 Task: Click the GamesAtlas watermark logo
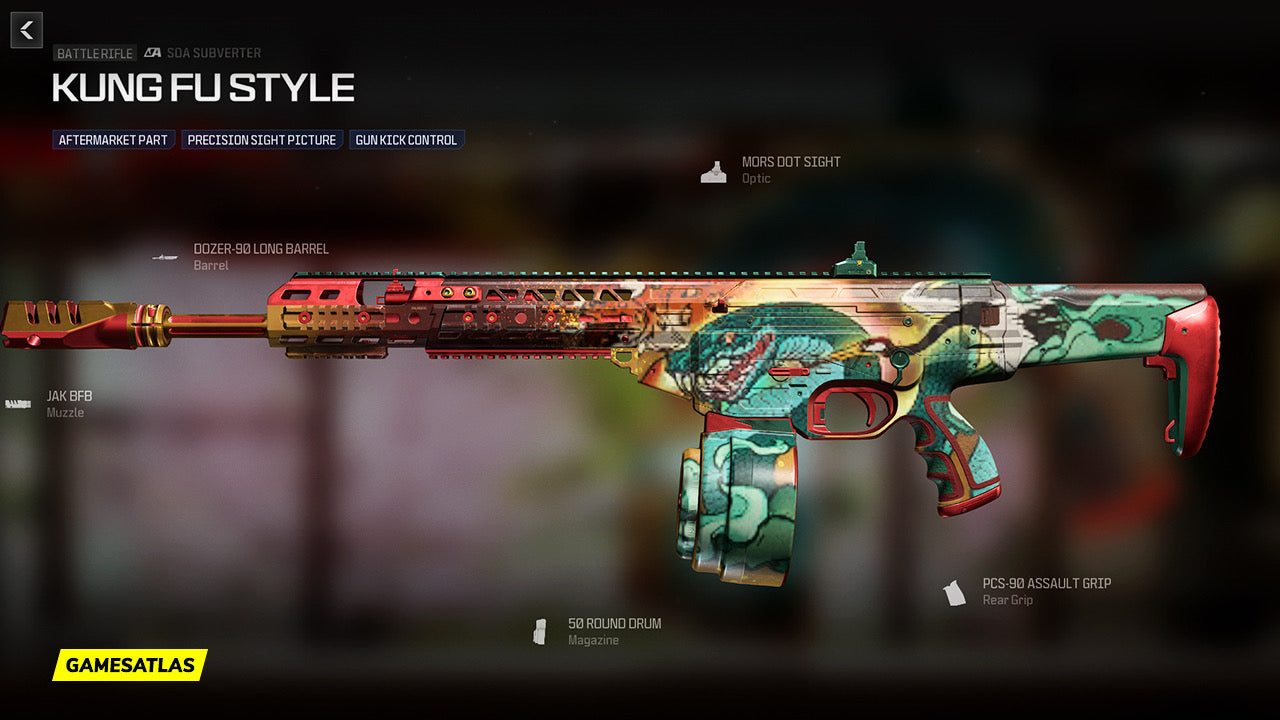pos(130,665)
